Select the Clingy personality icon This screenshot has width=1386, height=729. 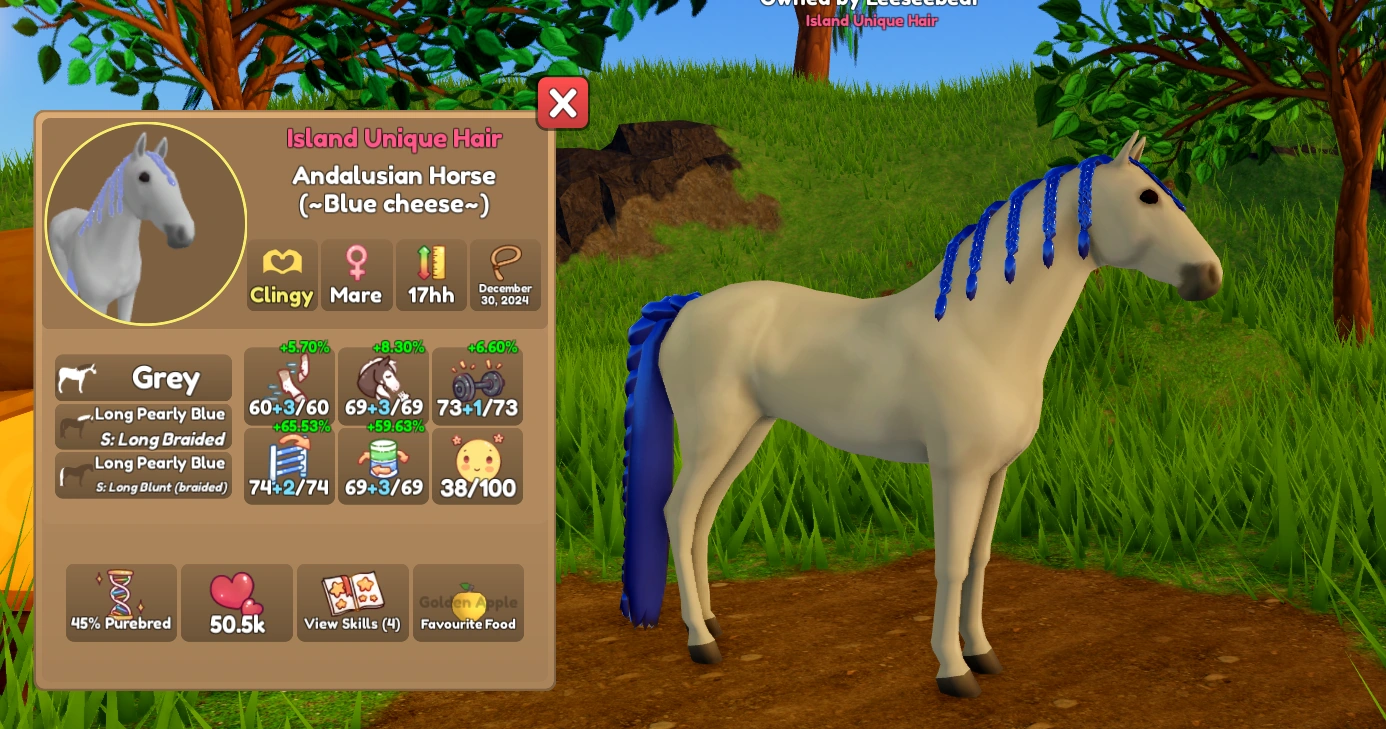[x=281, y=275]
